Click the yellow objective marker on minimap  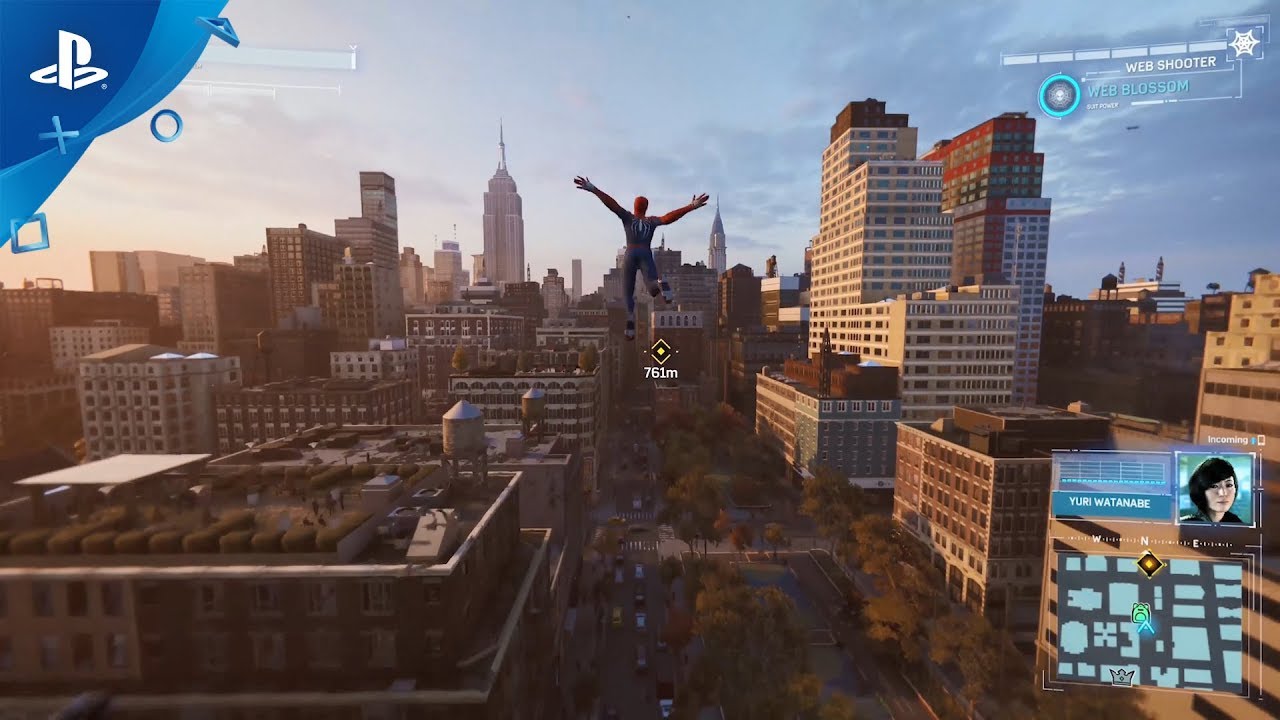(x=1150, y=565)
